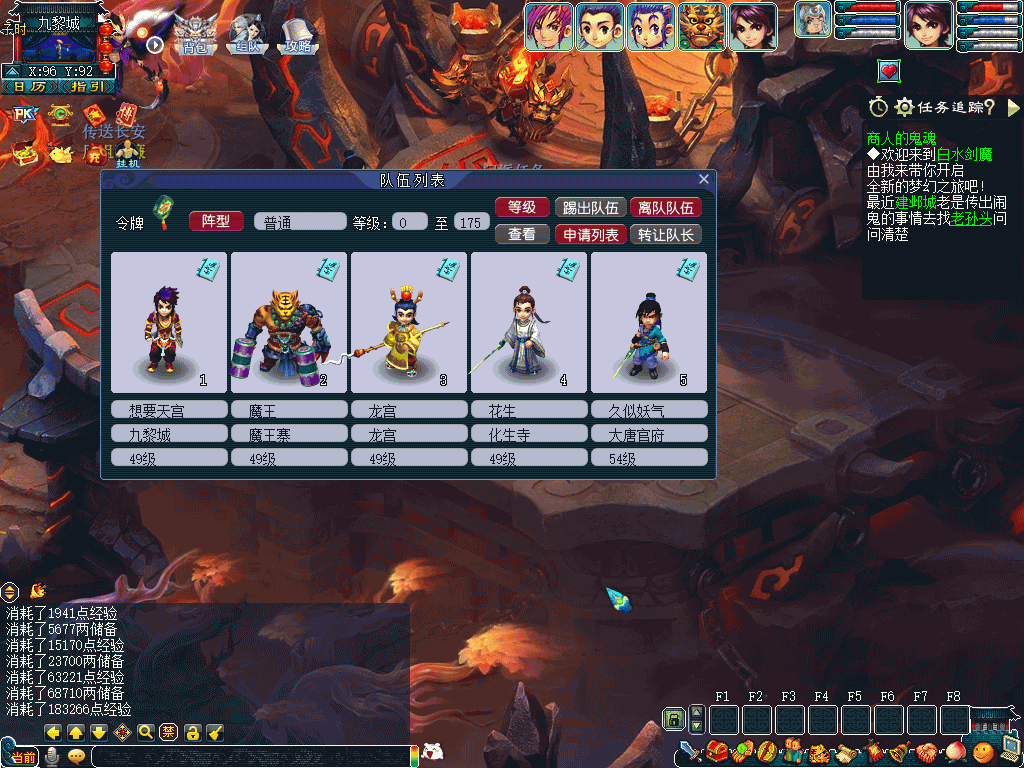Open the 申请列表 application list

pos(589,235)
